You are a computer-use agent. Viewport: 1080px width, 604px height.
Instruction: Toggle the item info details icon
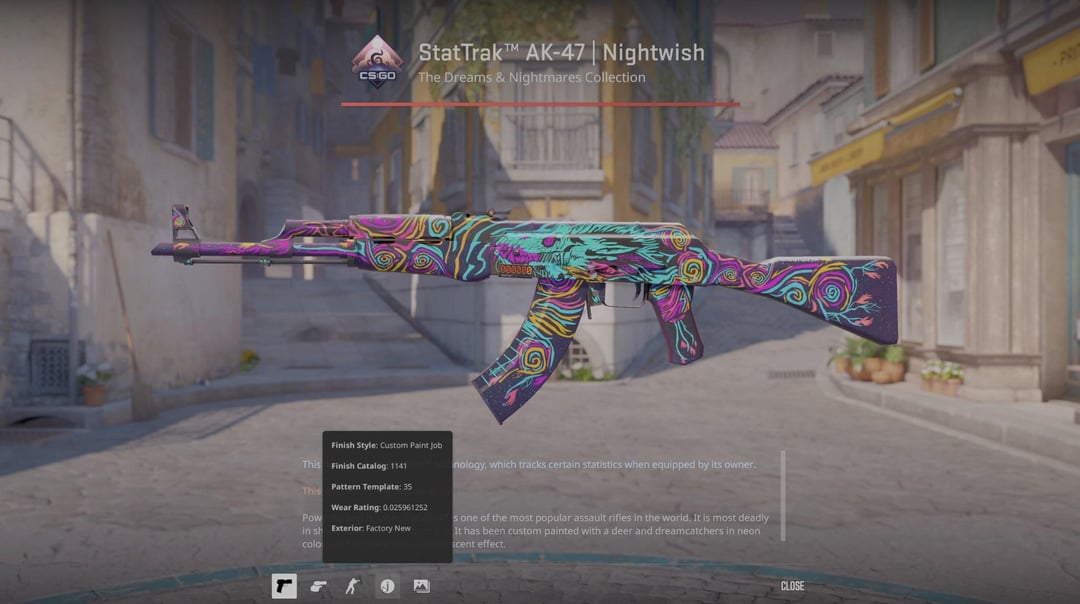pos(387,586)
